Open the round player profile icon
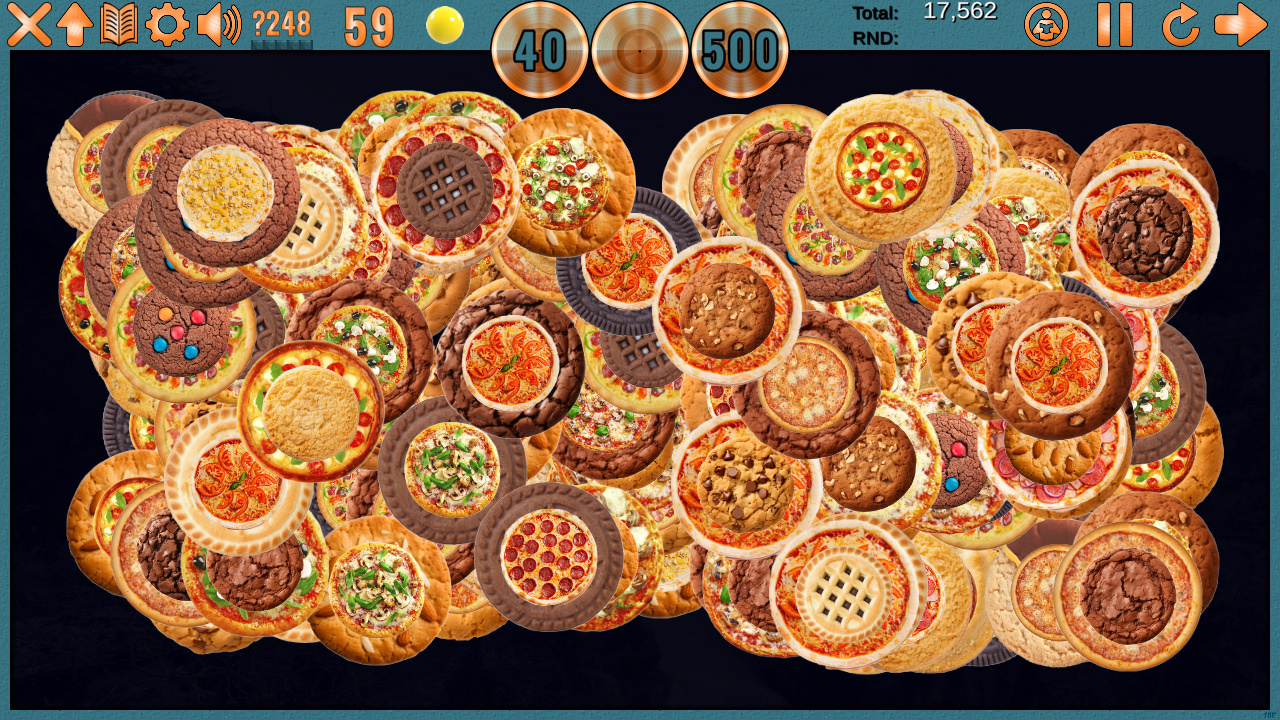Viewport: 1280px width, 720px height. pos(1046,25)
